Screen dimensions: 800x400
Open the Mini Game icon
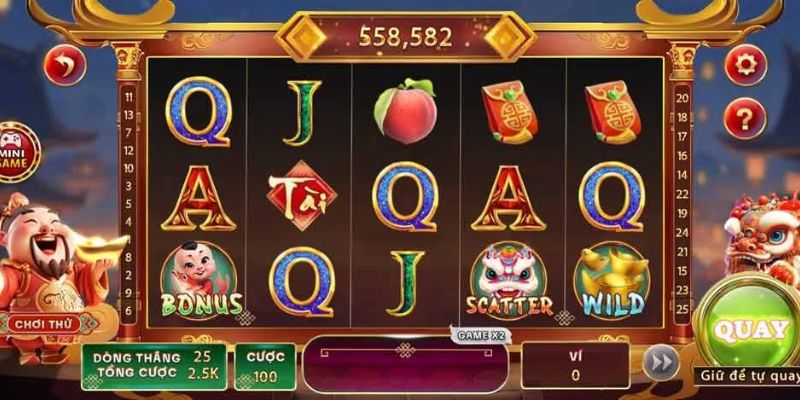pos(16,150)
